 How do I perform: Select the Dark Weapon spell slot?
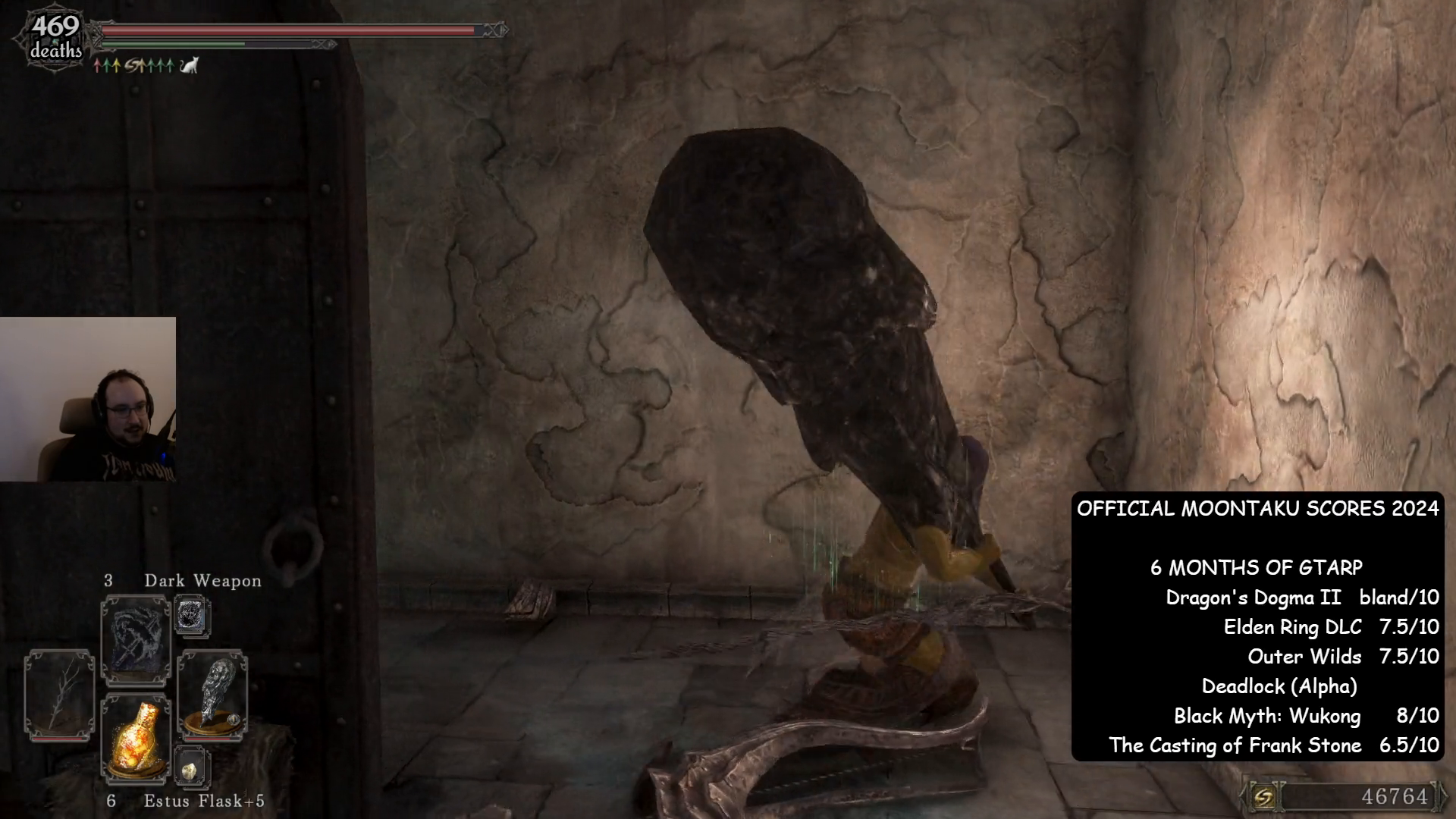(x=136, y=641)
